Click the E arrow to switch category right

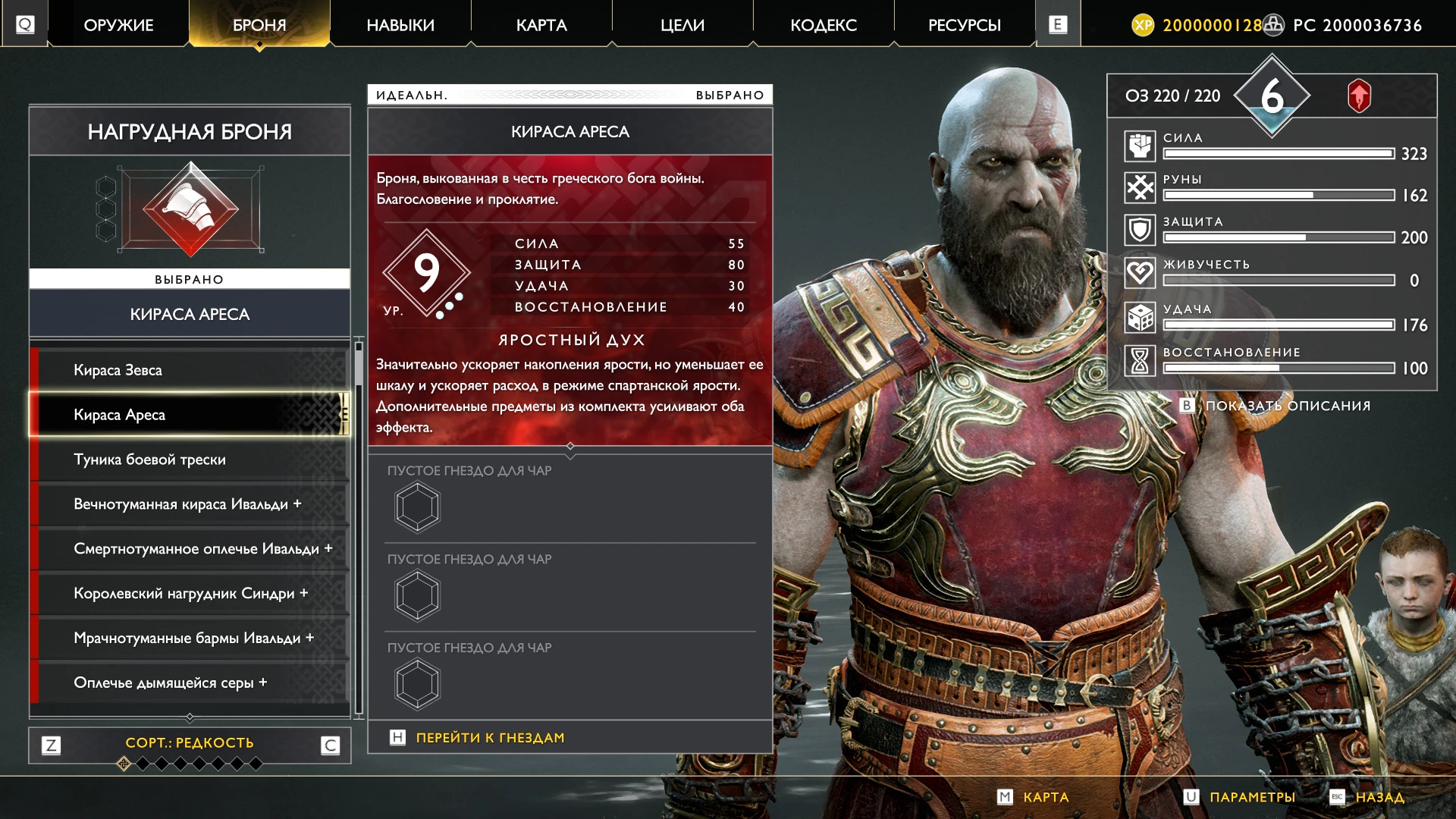(x=1057, y=24)
